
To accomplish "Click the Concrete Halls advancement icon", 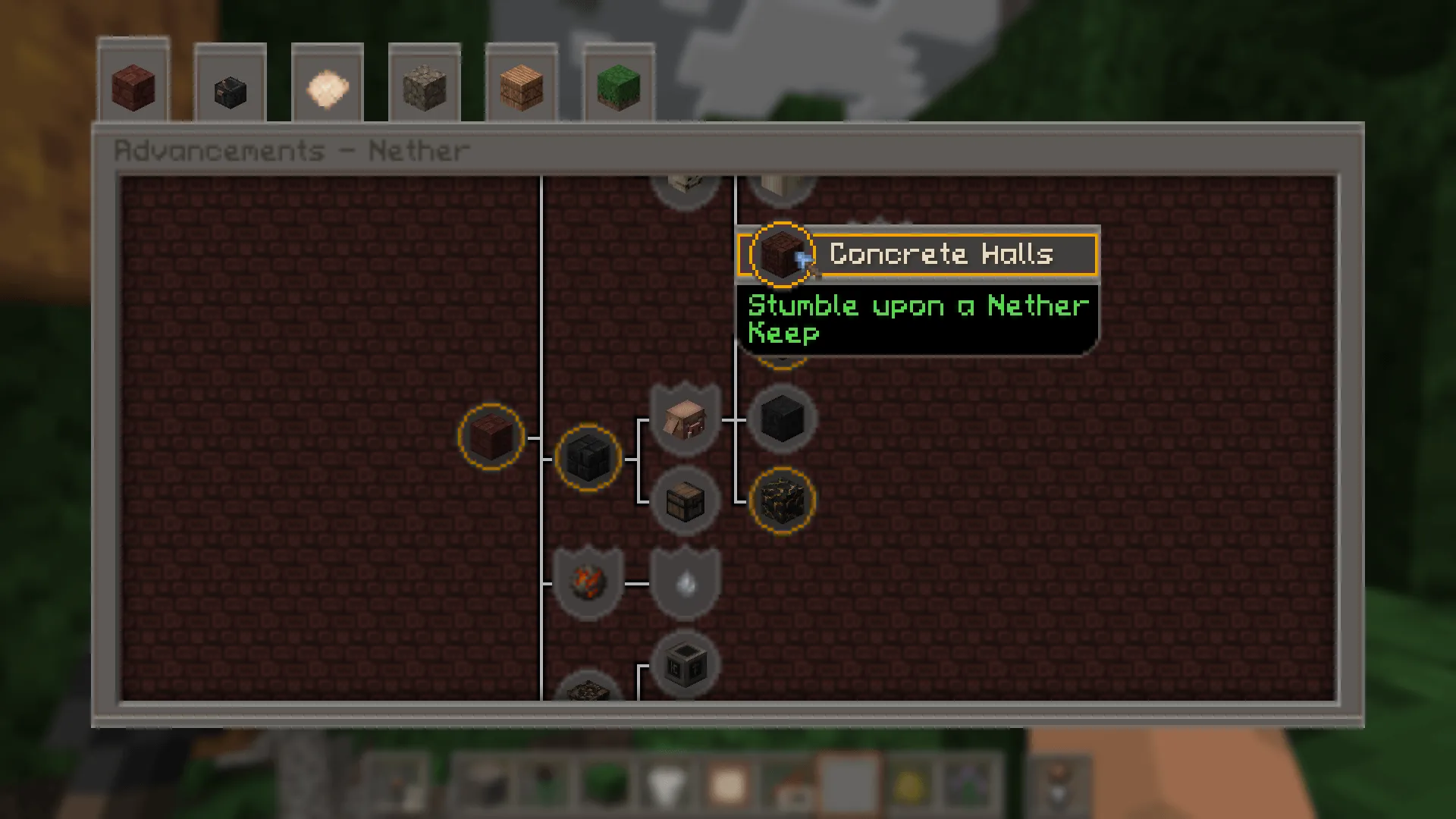I will [x=780, y=256].
